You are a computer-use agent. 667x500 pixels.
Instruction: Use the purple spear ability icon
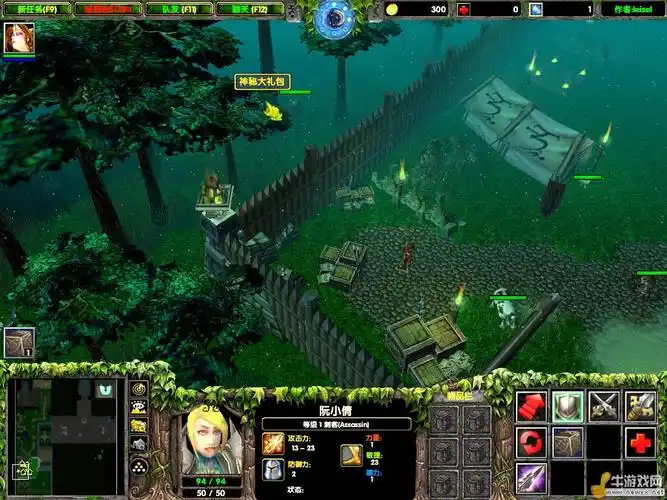coord(531,477)
